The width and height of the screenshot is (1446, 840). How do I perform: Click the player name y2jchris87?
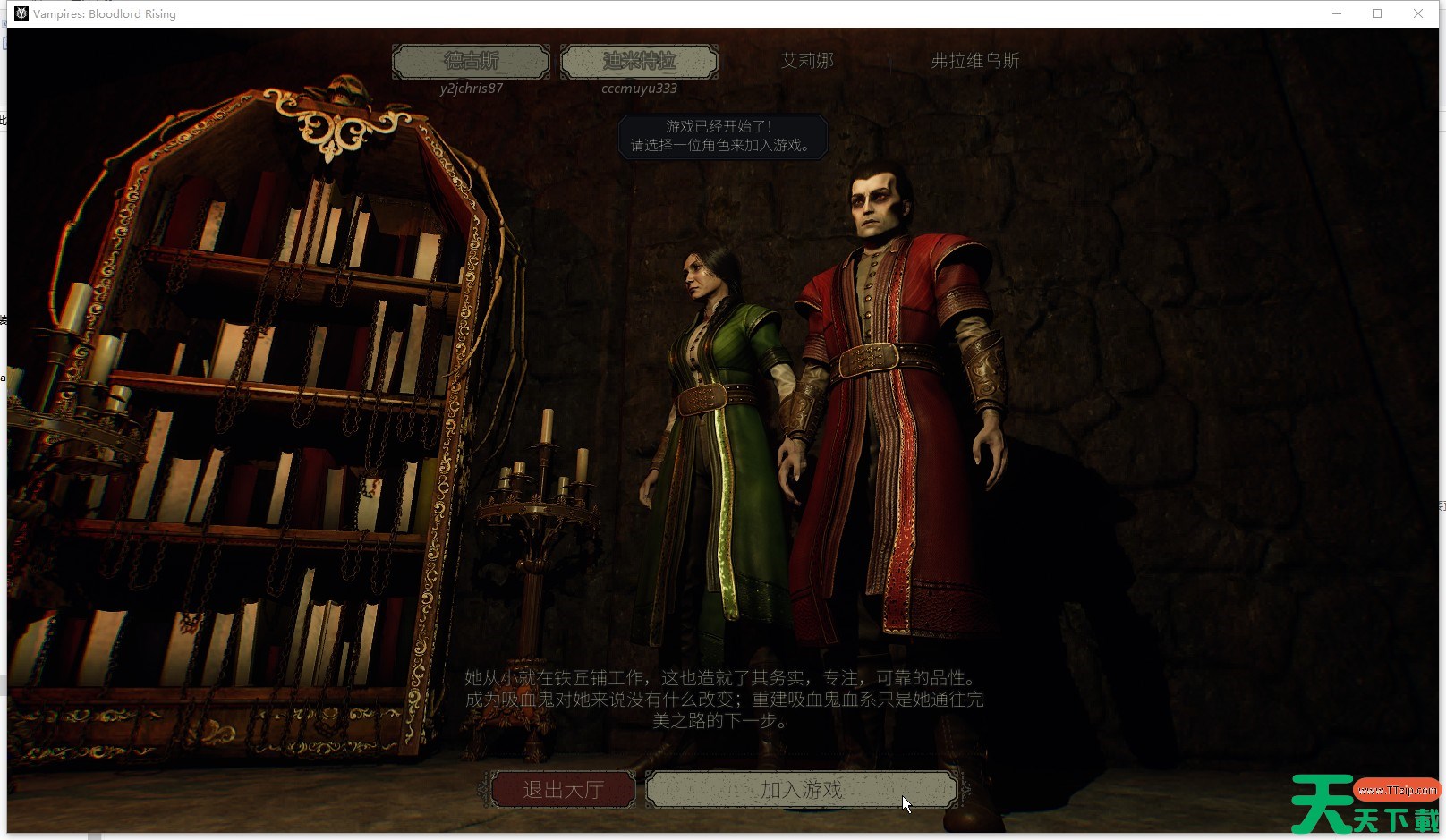click(x=470, y=88)
